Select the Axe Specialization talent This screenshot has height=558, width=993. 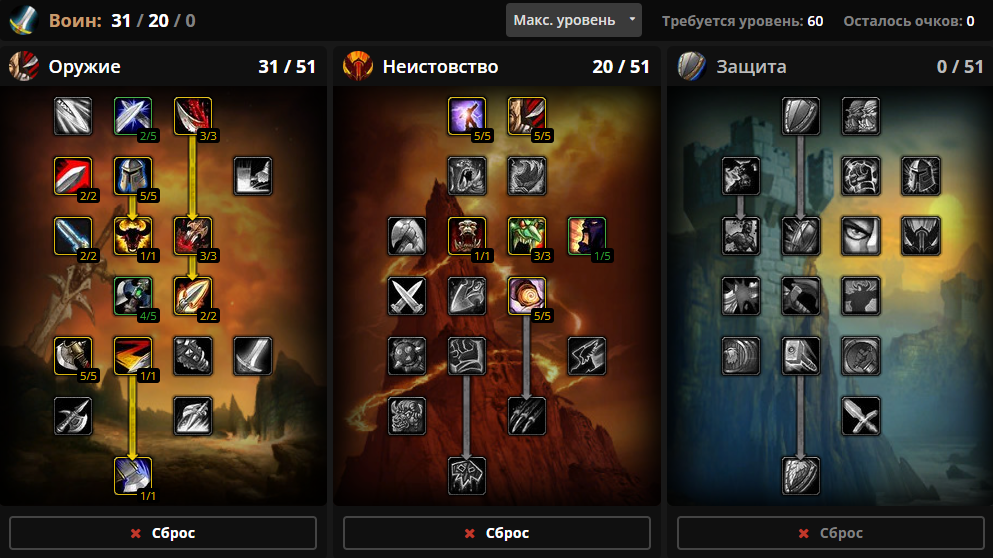(x=73, y=355)
